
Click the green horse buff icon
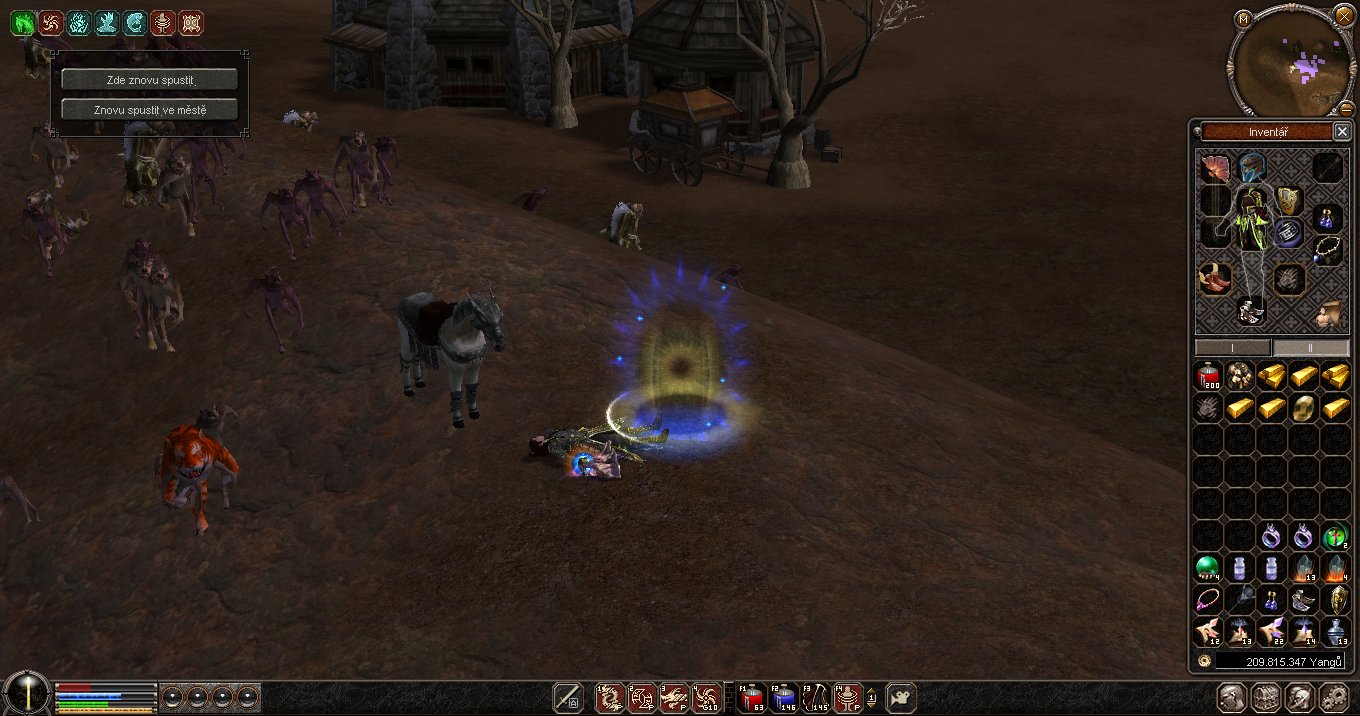point(22,22)
